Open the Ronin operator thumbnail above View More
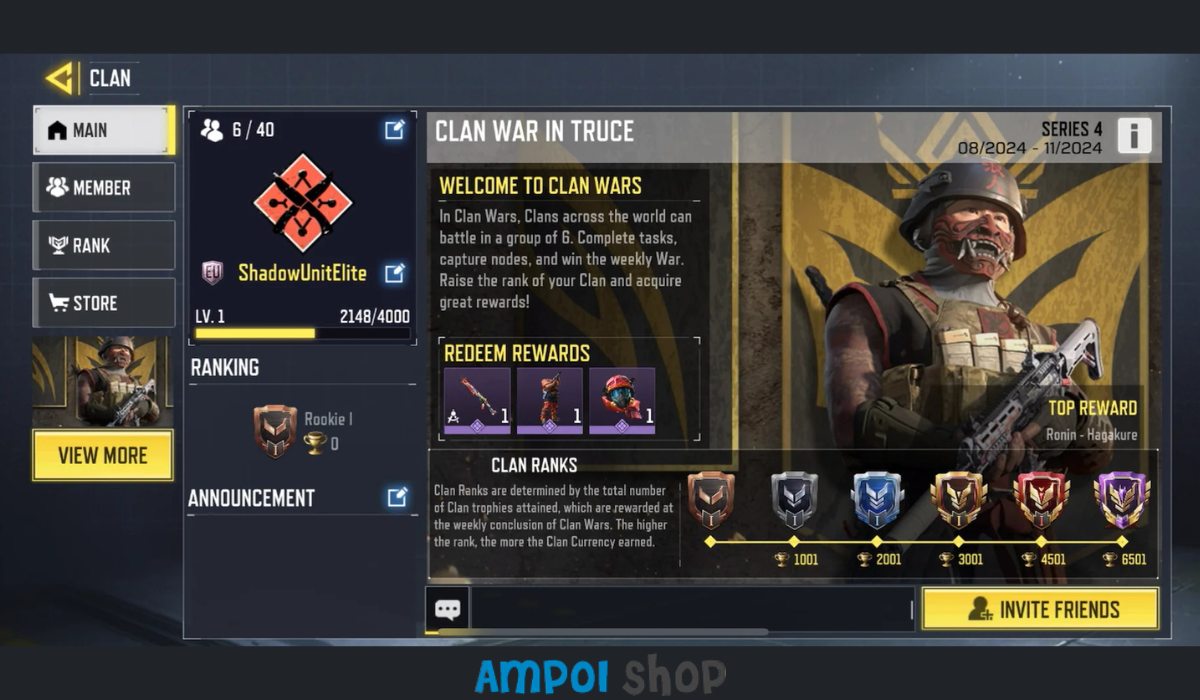Screen dimensions: 1200x700 [103, 381]
